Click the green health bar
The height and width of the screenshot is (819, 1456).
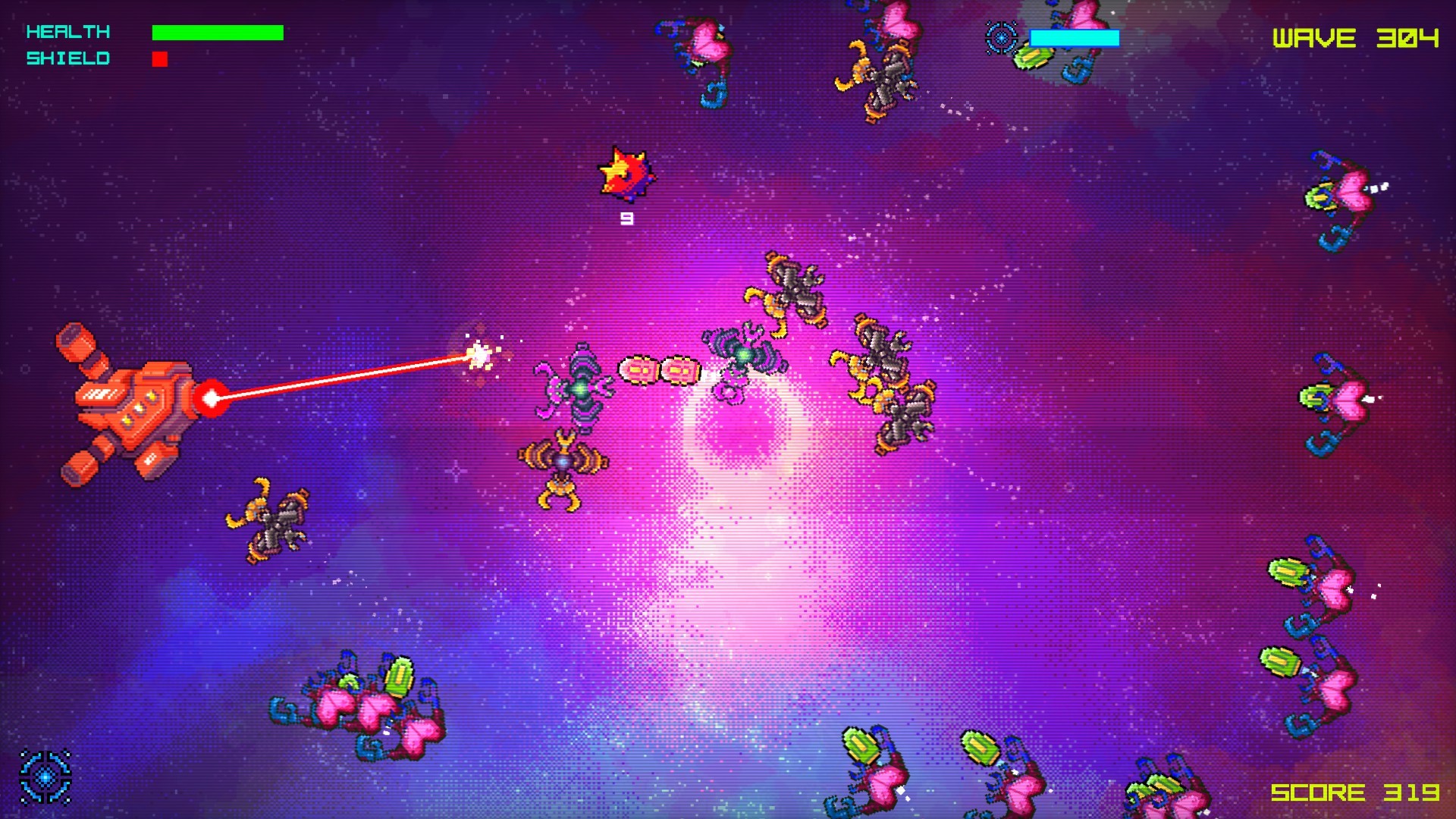click(216, 32)
